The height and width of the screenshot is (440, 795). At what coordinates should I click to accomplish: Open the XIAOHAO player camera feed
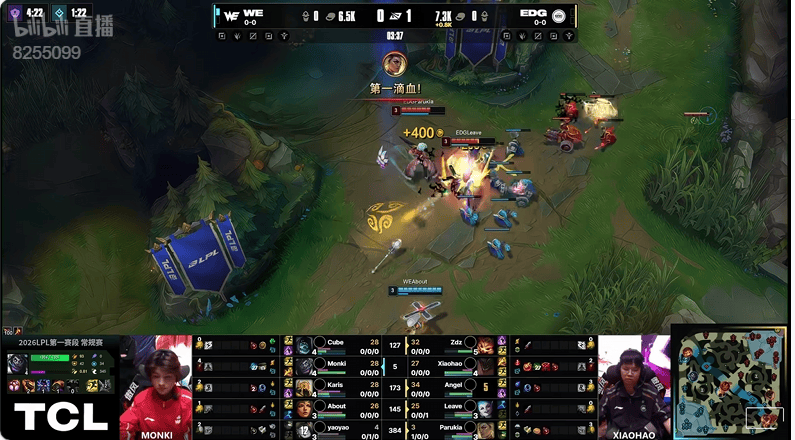coord(633,385)
